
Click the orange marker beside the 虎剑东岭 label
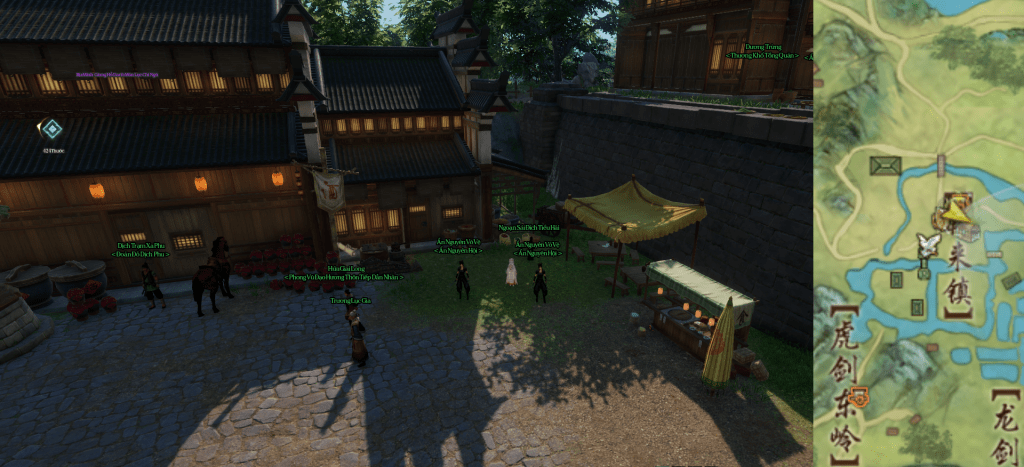coord(860,398)
